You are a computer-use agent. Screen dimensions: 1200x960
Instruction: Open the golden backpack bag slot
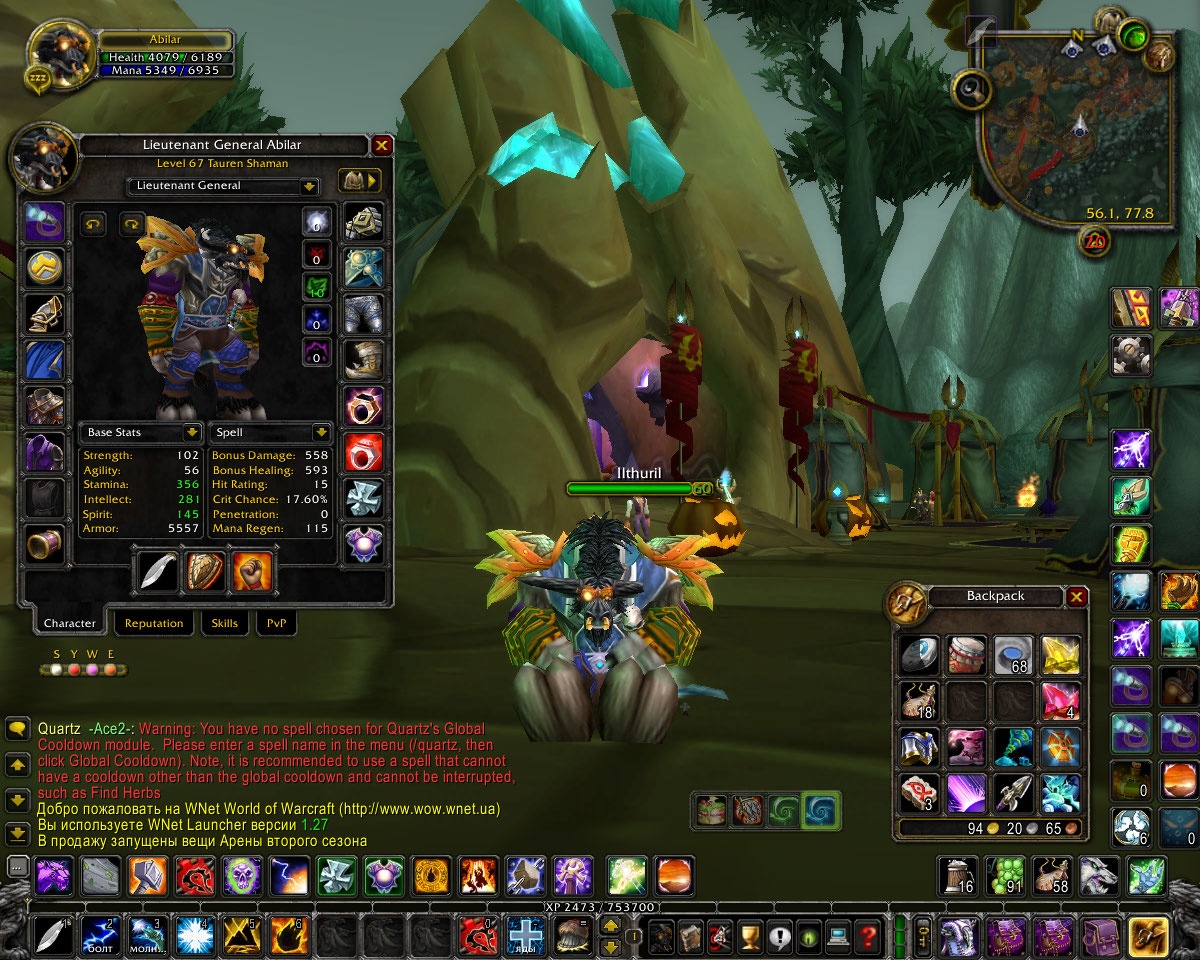point(1148,937)
